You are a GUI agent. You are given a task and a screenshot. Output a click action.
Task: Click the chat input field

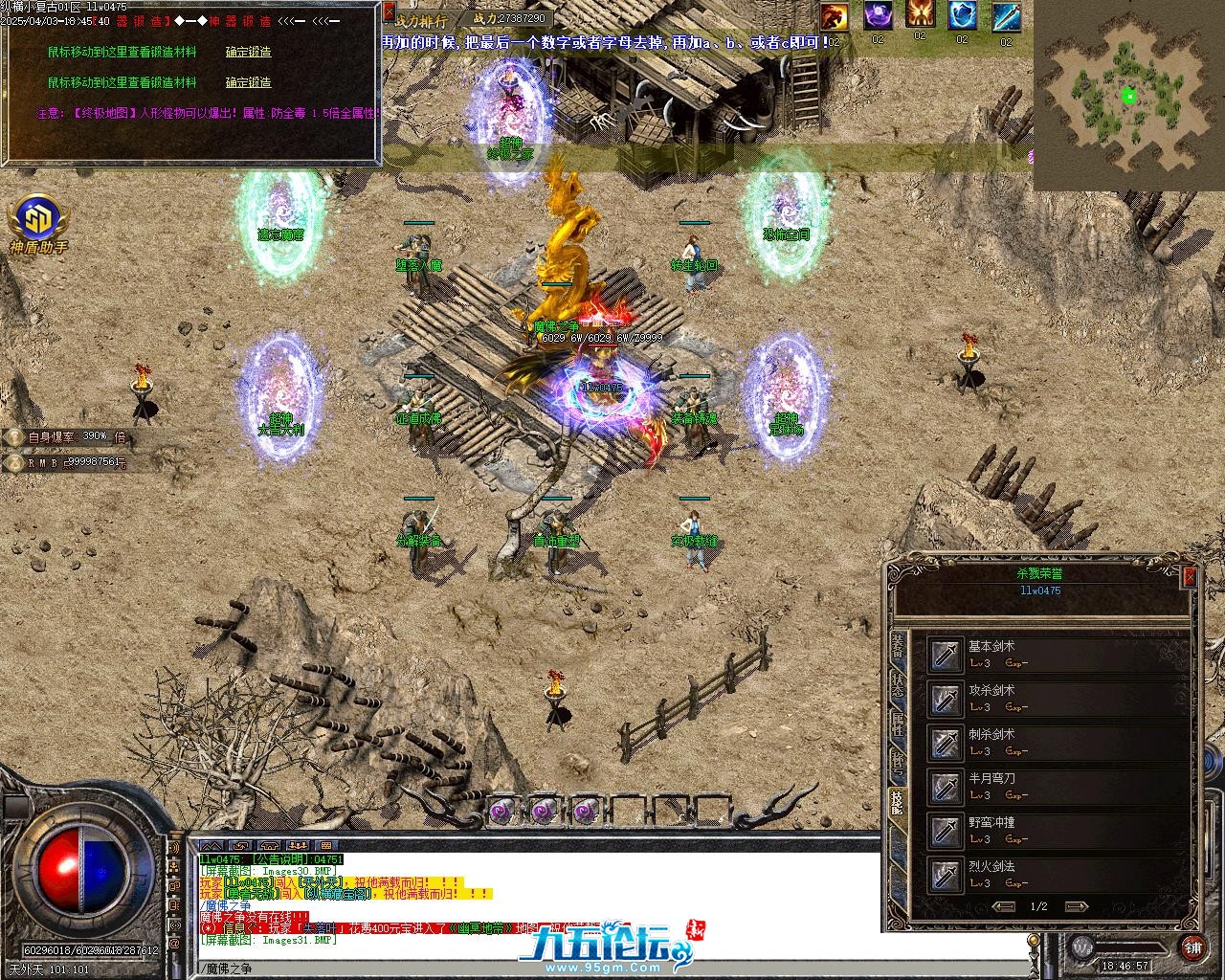click(x=612, y=969)
